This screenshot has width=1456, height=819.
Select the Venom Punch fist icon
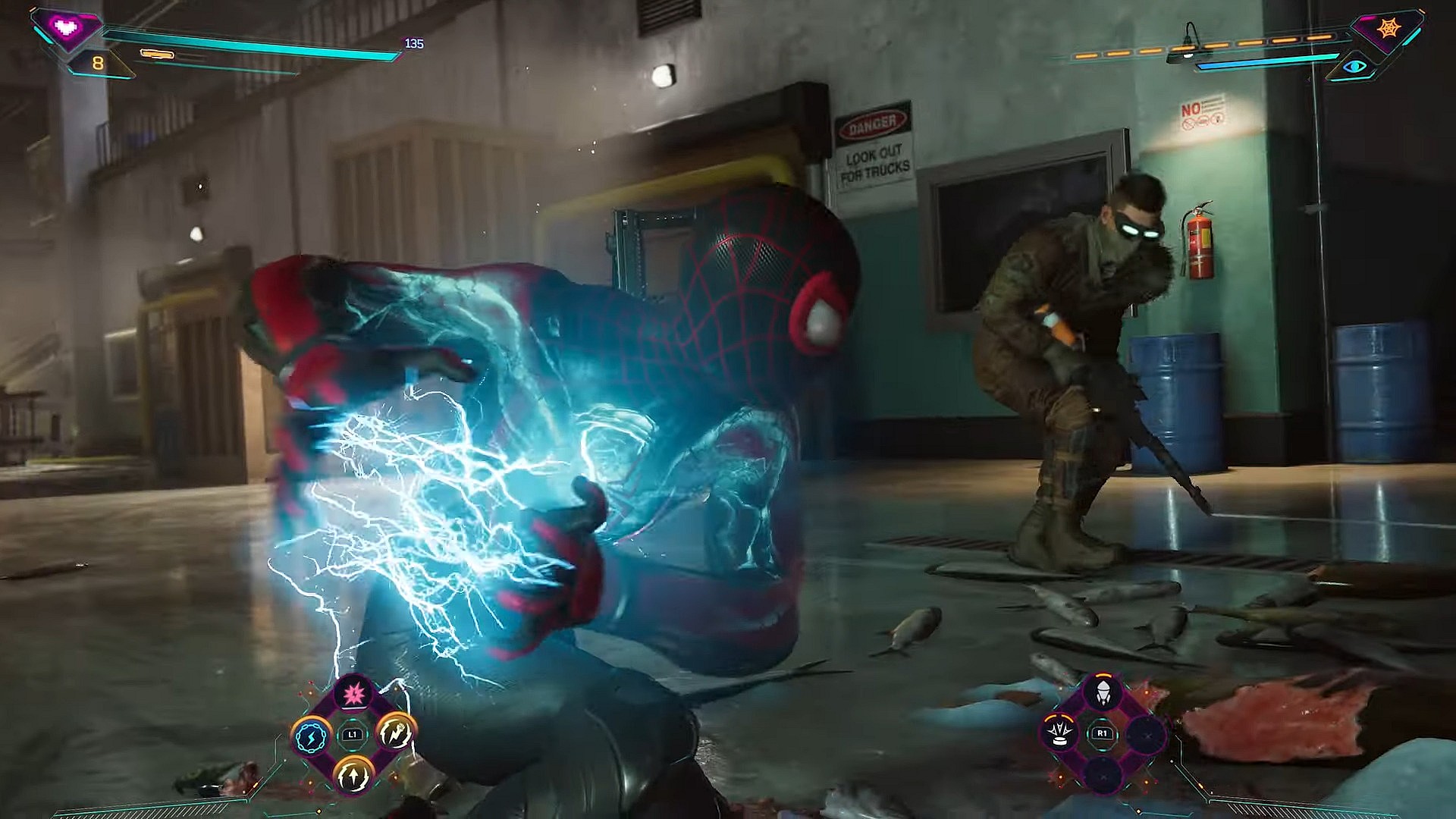click(395, 735)
